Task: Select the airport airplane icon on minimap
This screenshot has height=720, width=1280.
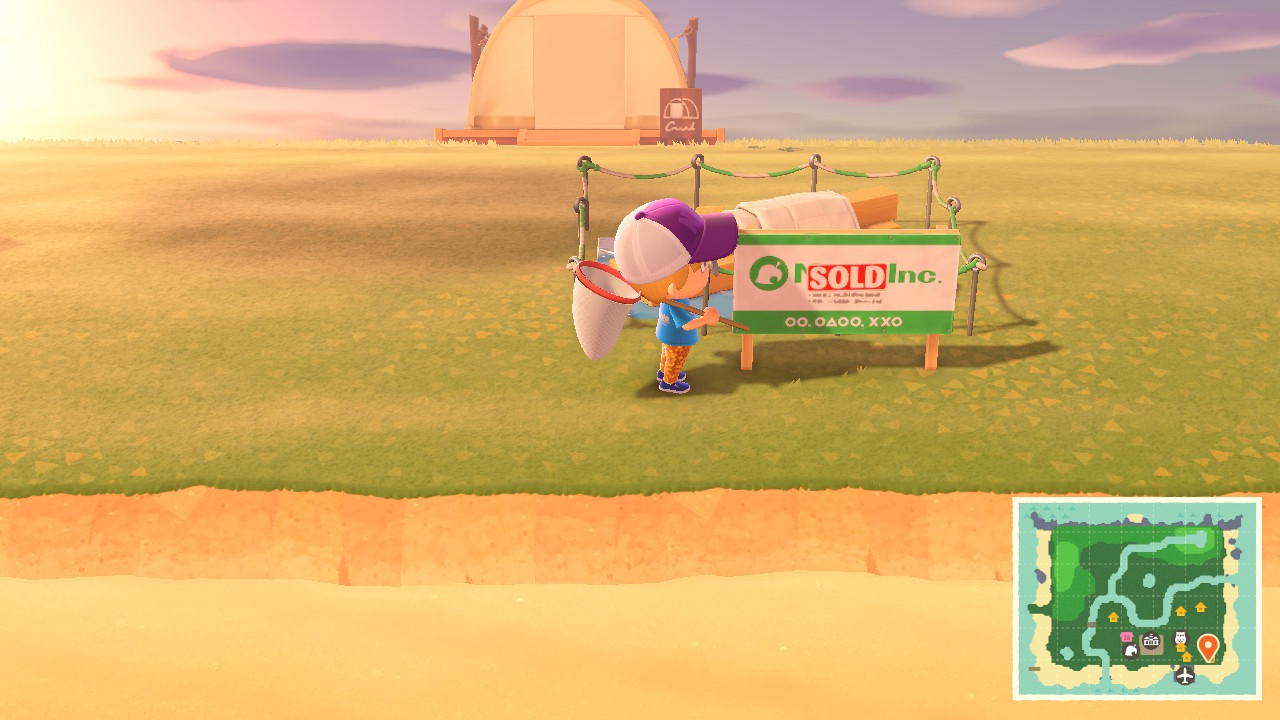Action: 1185,675
